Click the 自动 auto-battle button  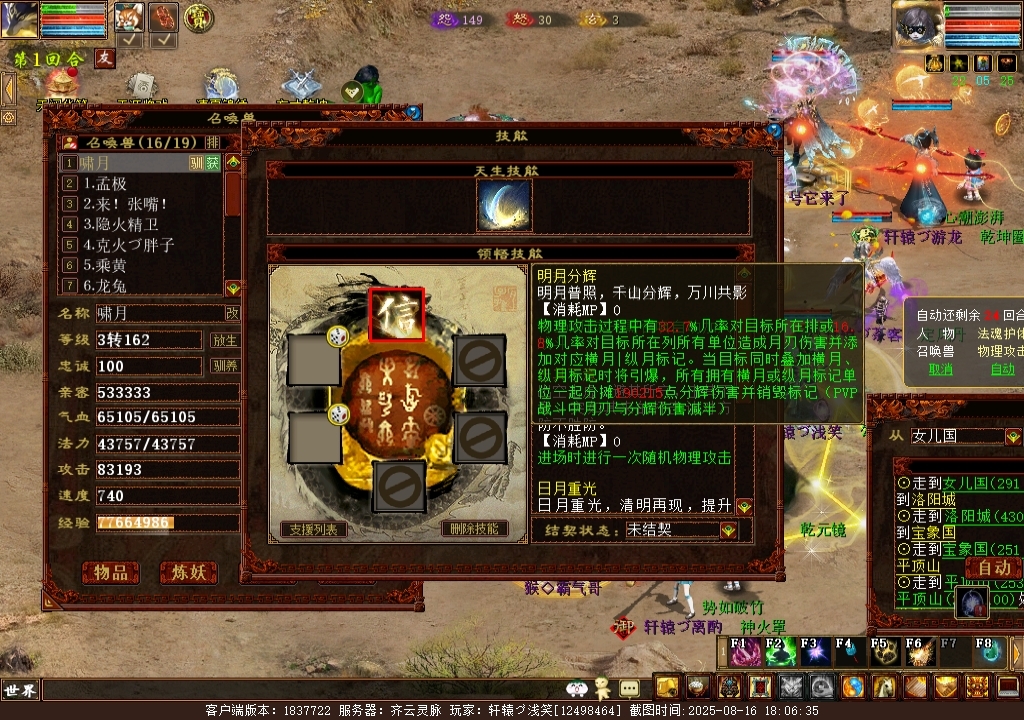pyautogui.click(x=993, y=568)
